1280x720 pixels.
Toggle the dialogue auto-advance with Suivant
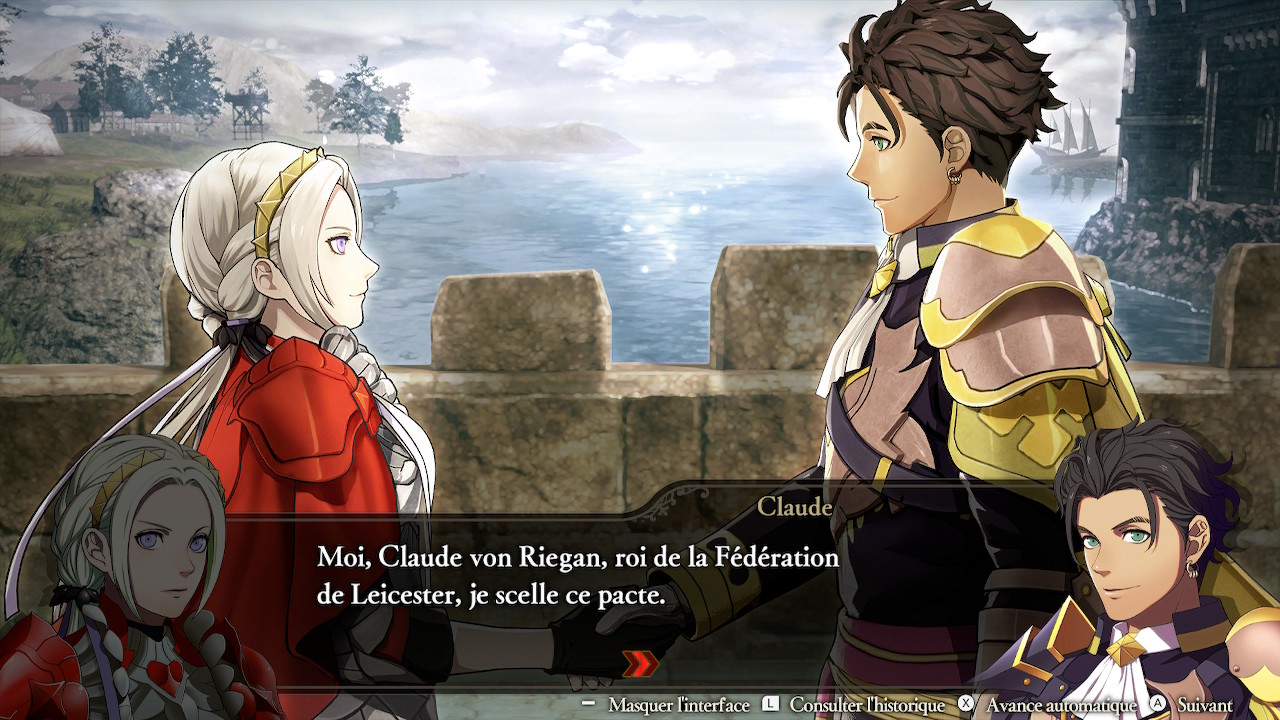click(x=1204, y=703)
